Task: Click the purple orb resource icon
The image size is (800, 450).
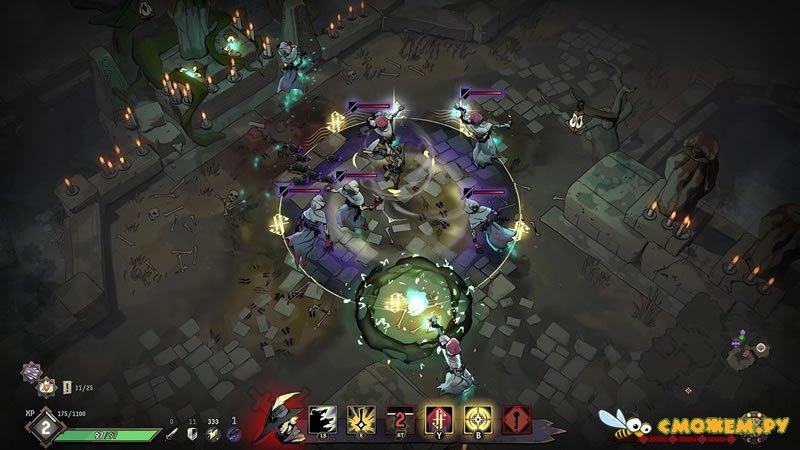Action: (x=234, y=434)
